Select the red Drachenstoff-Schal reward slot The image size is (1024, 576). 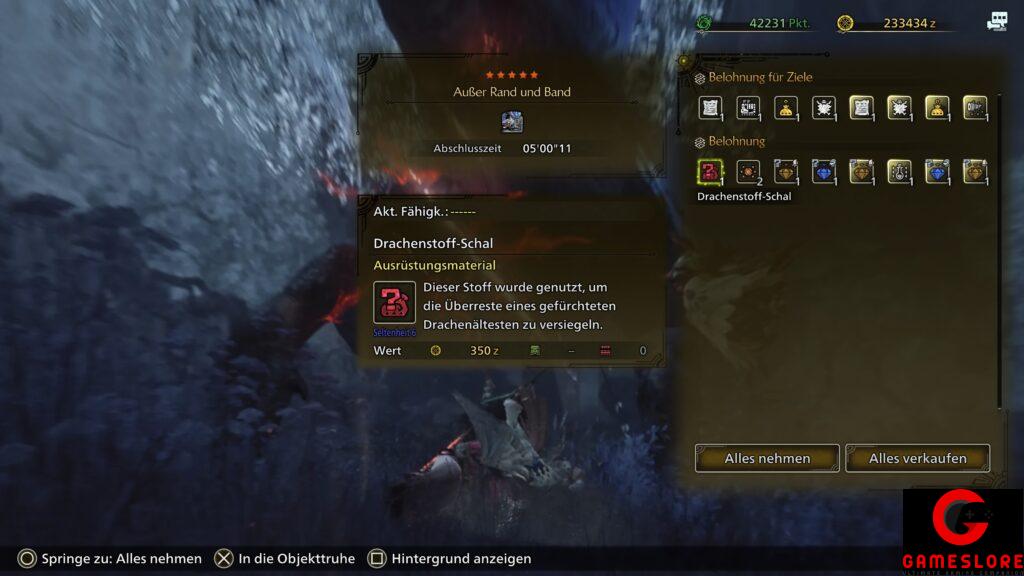tap(710, 172)
